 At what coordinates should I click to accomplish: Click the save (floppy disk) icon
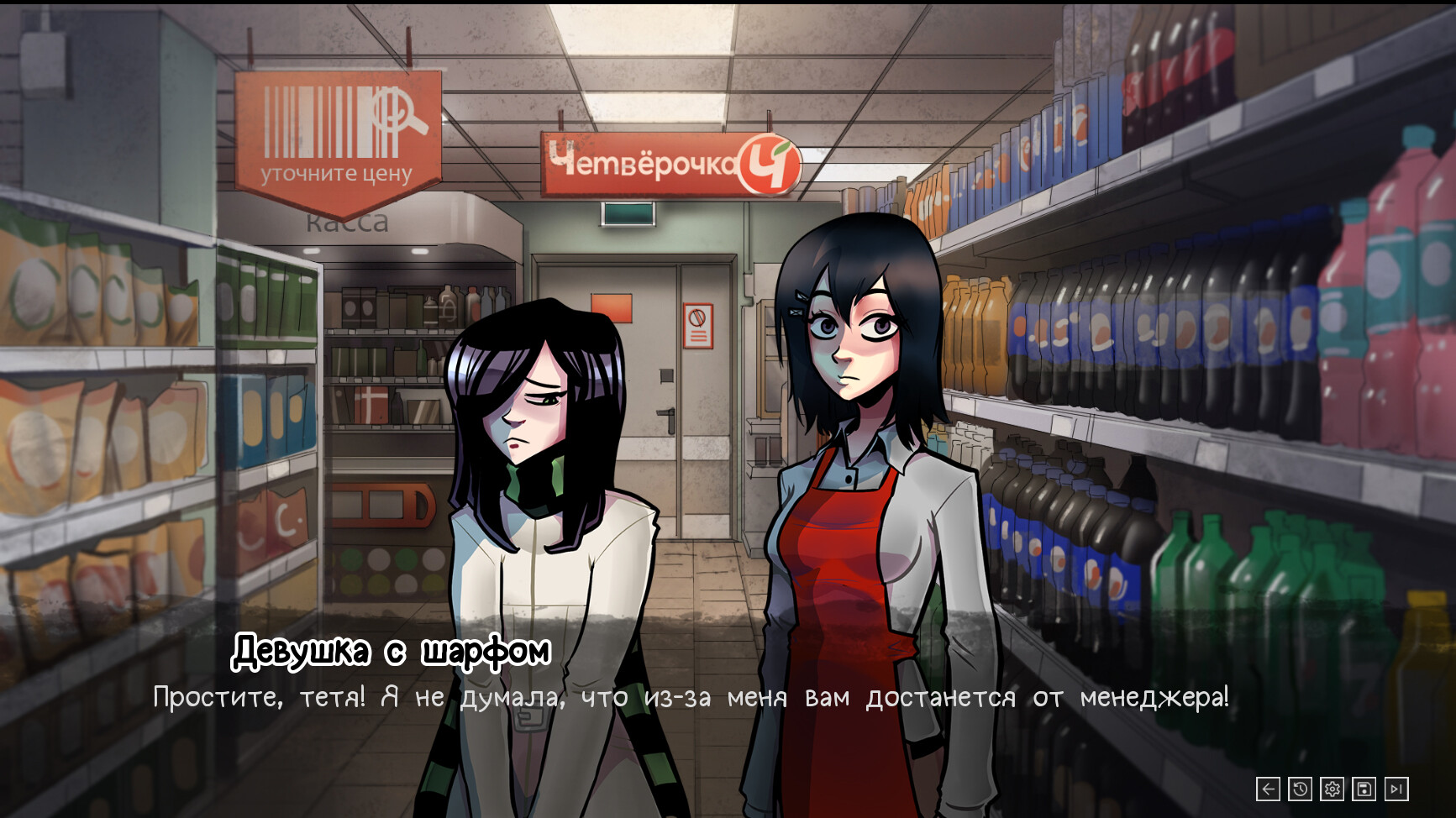1363,789
